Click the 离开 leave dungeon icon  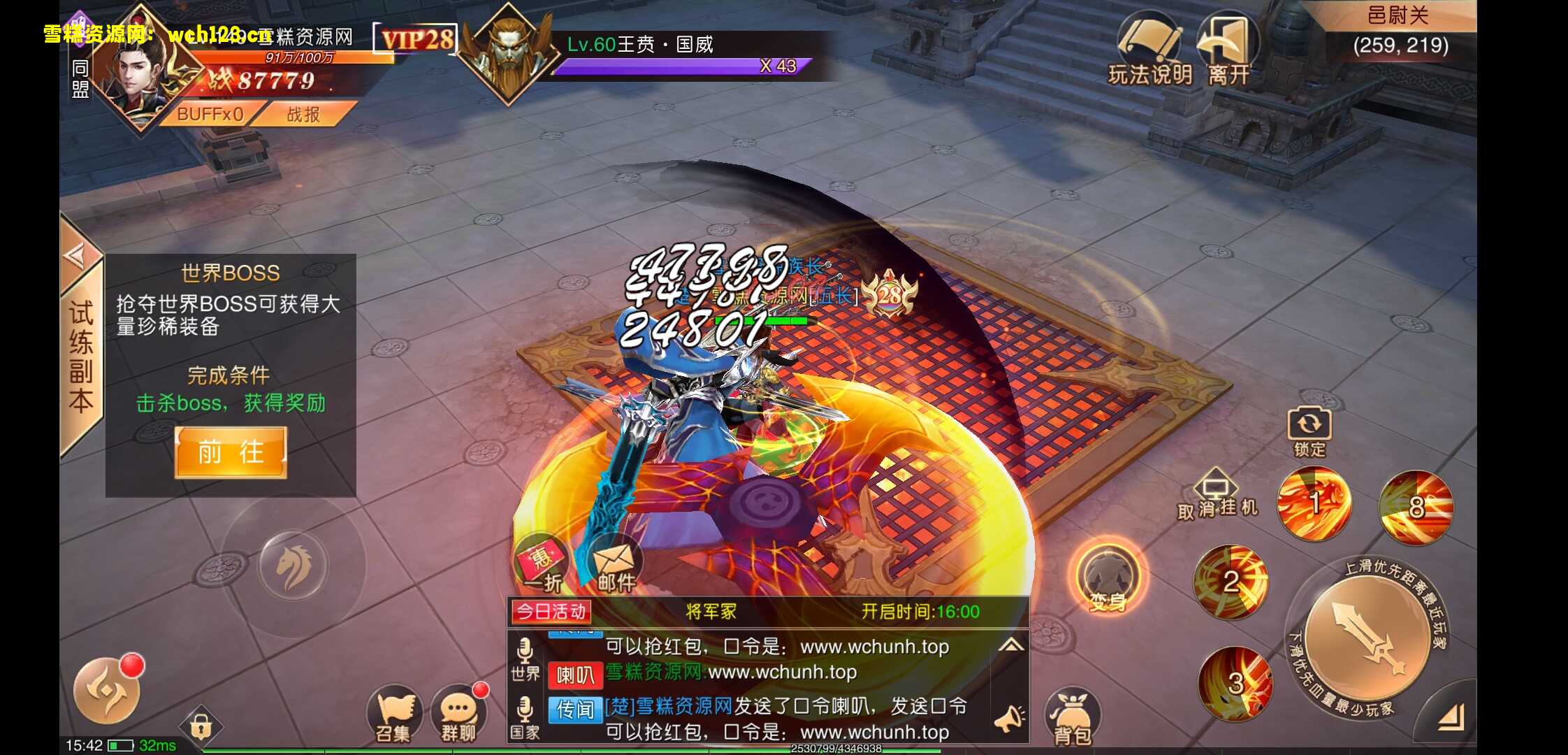[x=1231, y=49]
